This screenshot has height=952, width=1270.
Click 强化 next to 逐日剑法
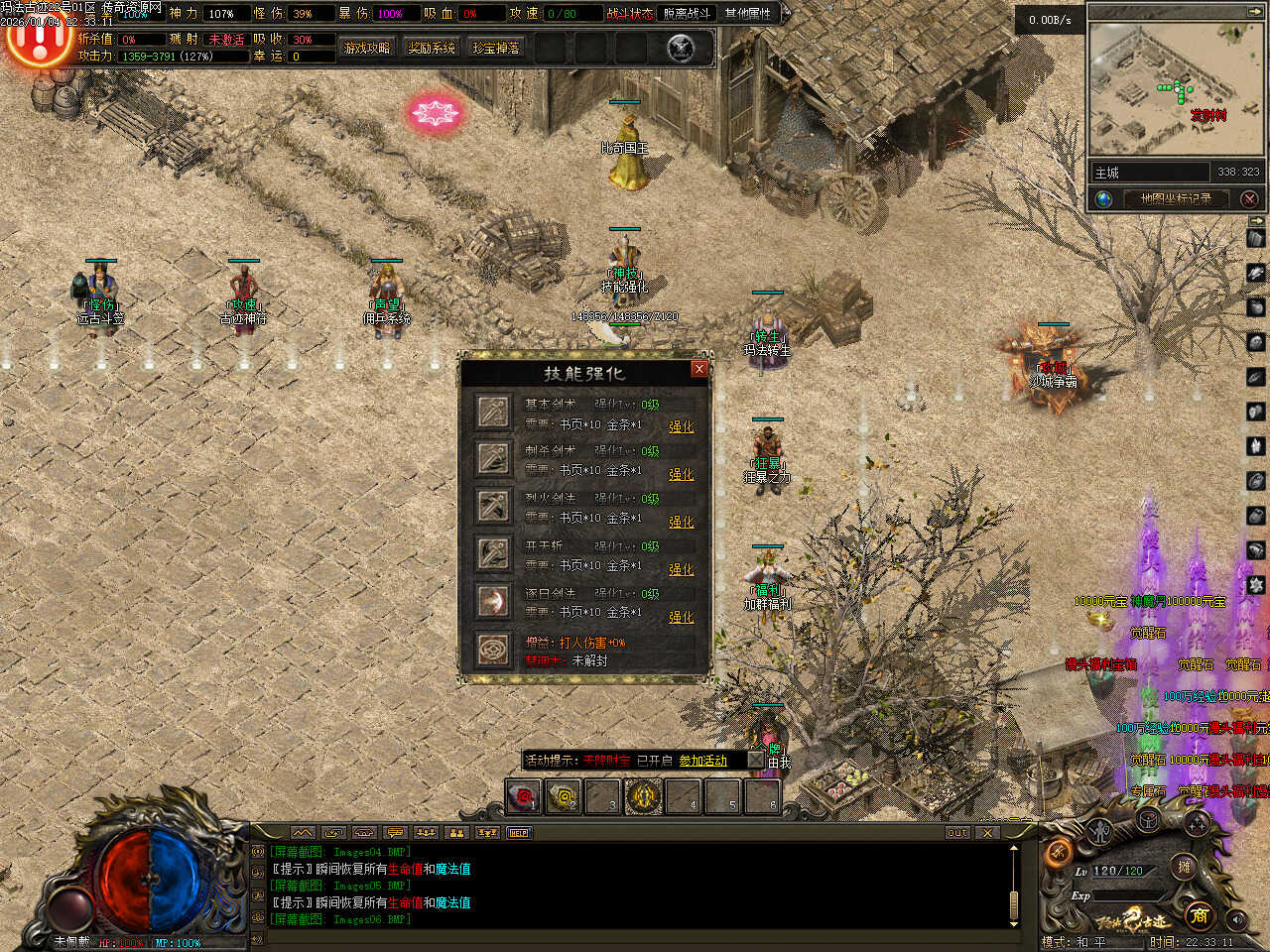tap(682, 617)
